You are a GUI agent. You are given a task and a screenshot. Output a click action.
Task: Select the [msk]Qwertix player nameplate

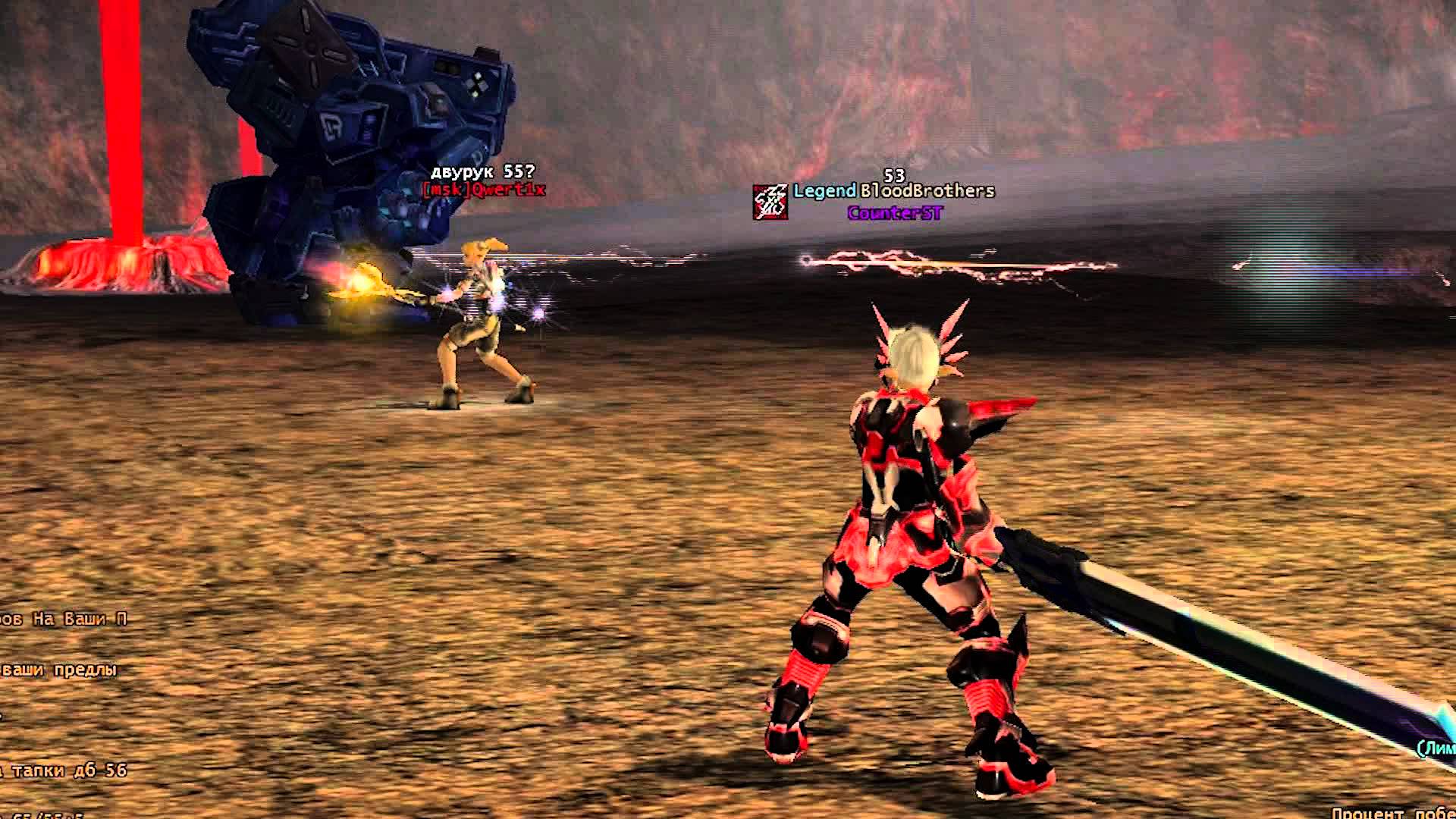point(484,190)
